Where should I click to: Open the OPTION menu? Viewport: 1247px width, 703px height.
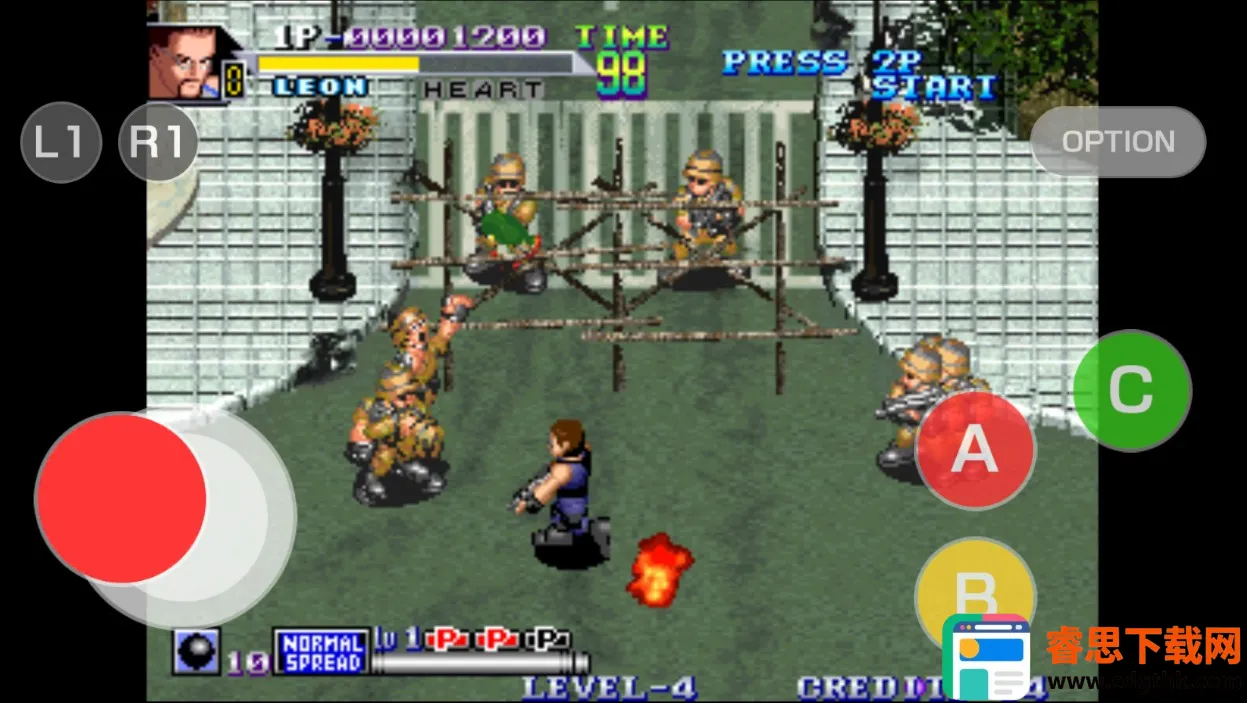click(1118, 142)
